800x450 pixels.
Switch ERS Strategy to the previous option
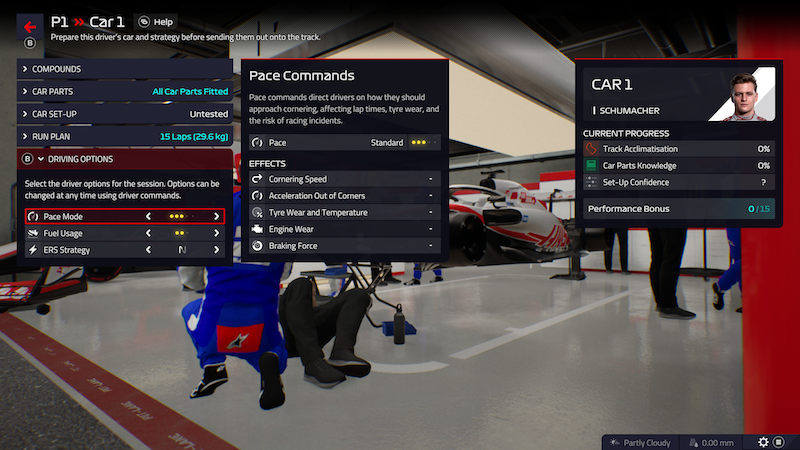point(150,249)
